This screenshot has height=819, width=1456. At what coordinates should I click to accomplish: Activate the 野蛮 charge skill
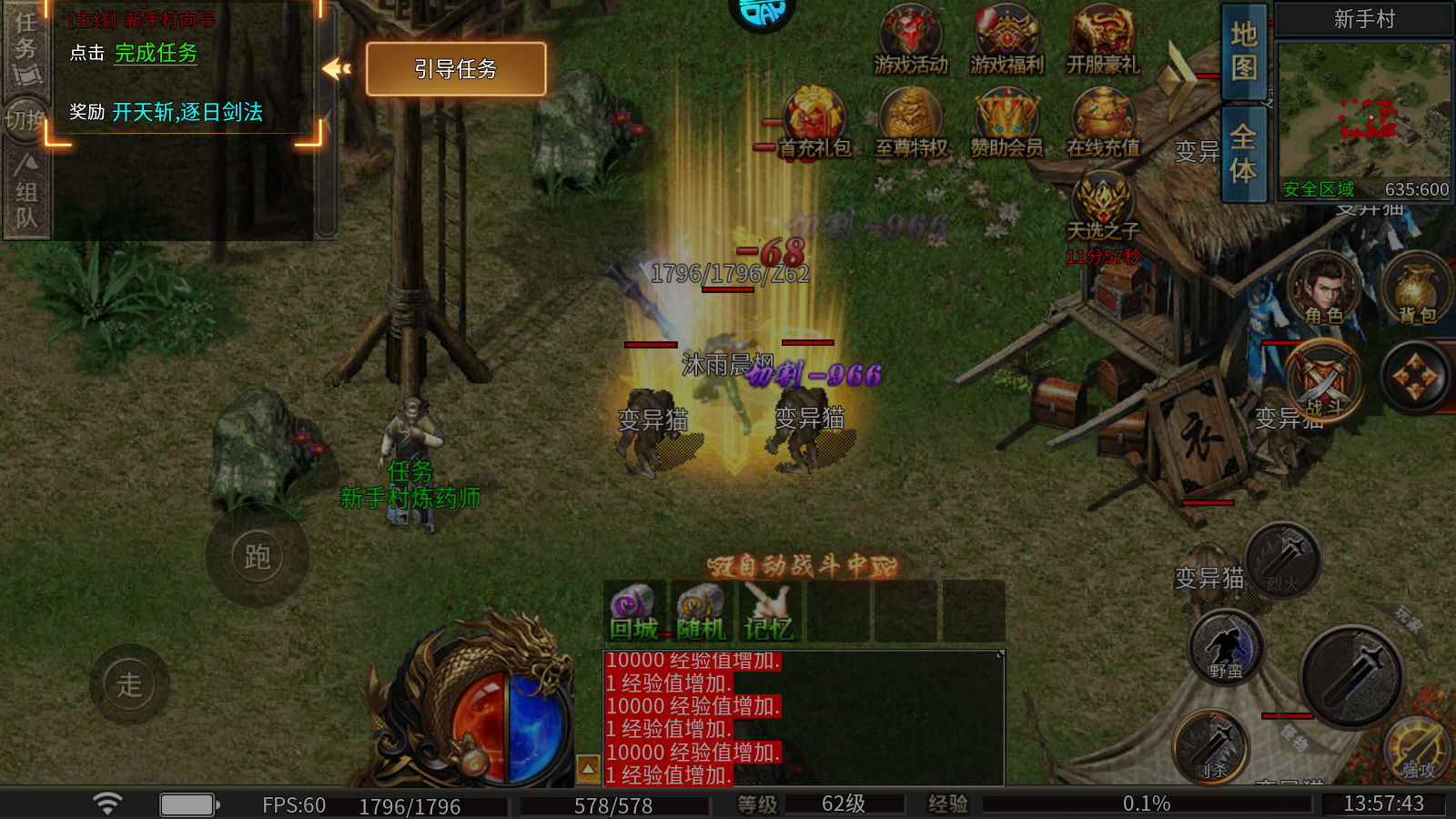tap(1226, 648)
